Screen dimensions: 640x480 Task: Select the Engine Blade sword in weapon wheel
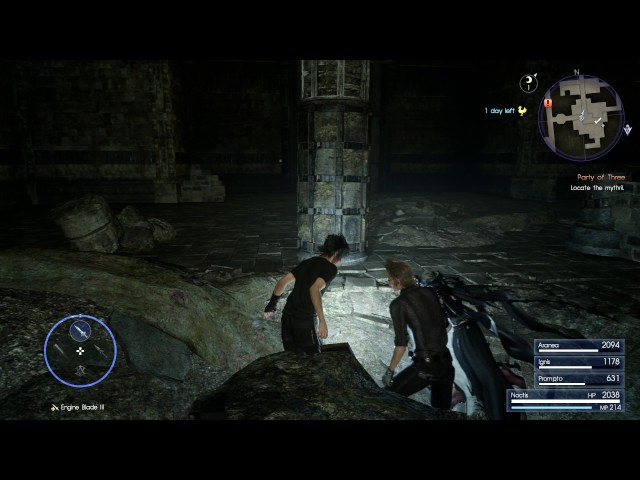[81, 330]
